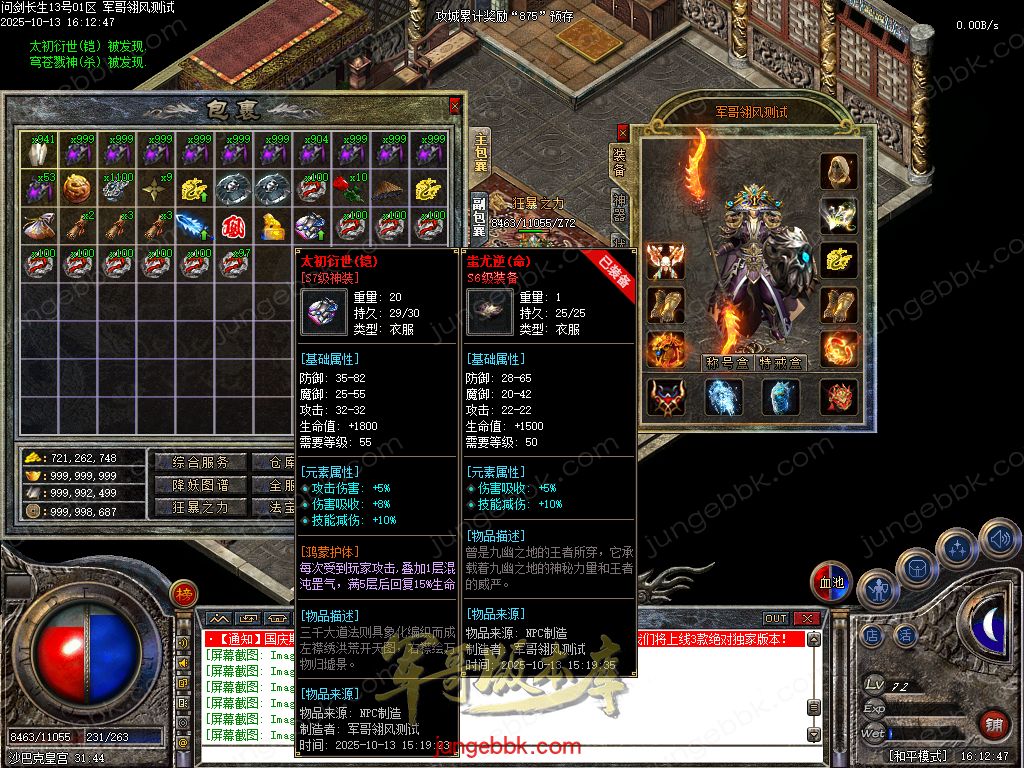Select the equipped golden dragon medal slot
This screenshot has width=1024, height=768.
point(839,258)
